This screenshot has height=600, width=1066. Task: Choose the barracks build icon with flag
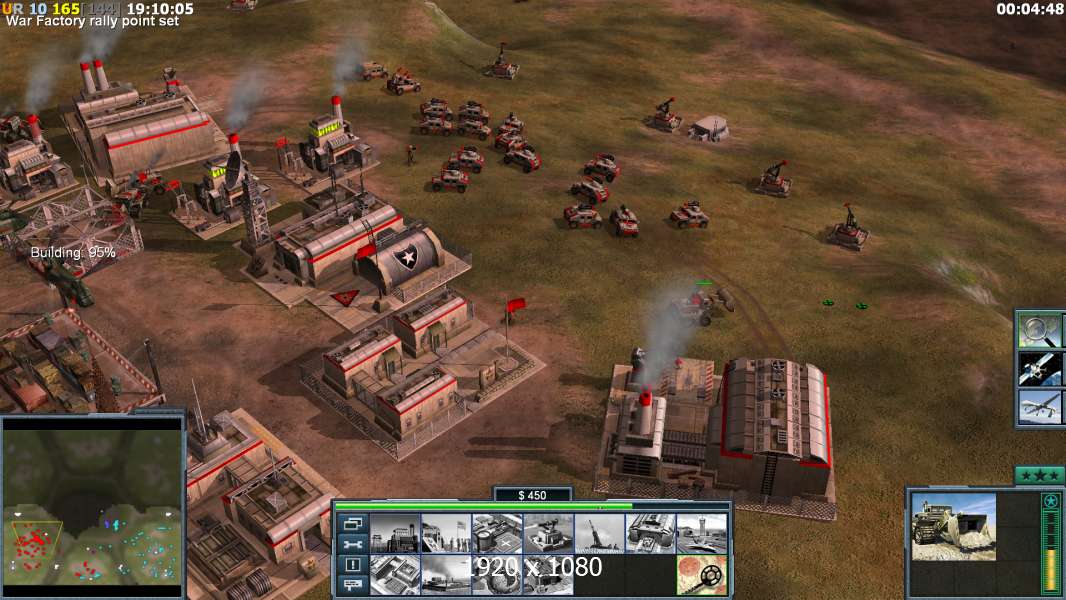[445, 534]
